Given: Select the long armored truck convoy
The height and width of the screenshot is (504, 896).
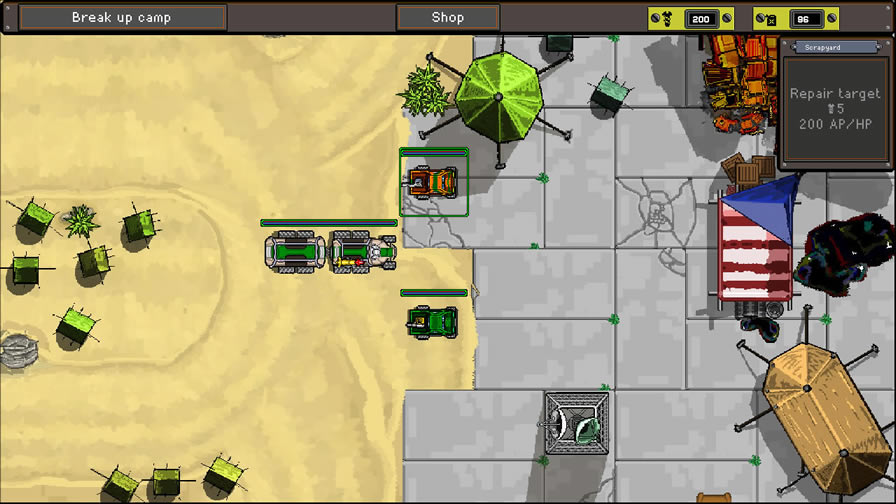Looking at the screenshot, I should tap(330, 252).
